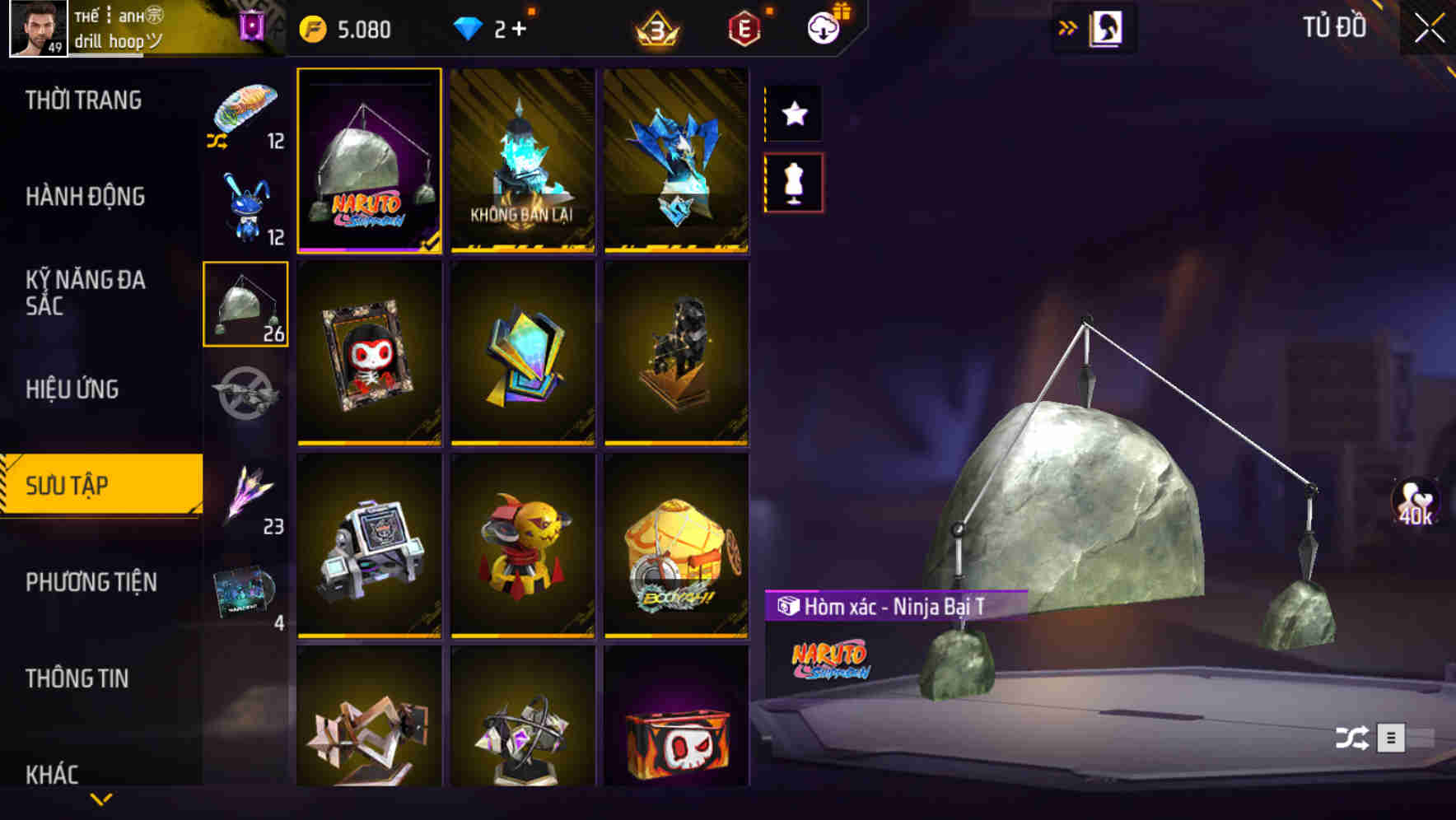Click the music disc category icon
Viewport: 1456px width, 820px height.
pyautogui.click(x=246, y=589)
